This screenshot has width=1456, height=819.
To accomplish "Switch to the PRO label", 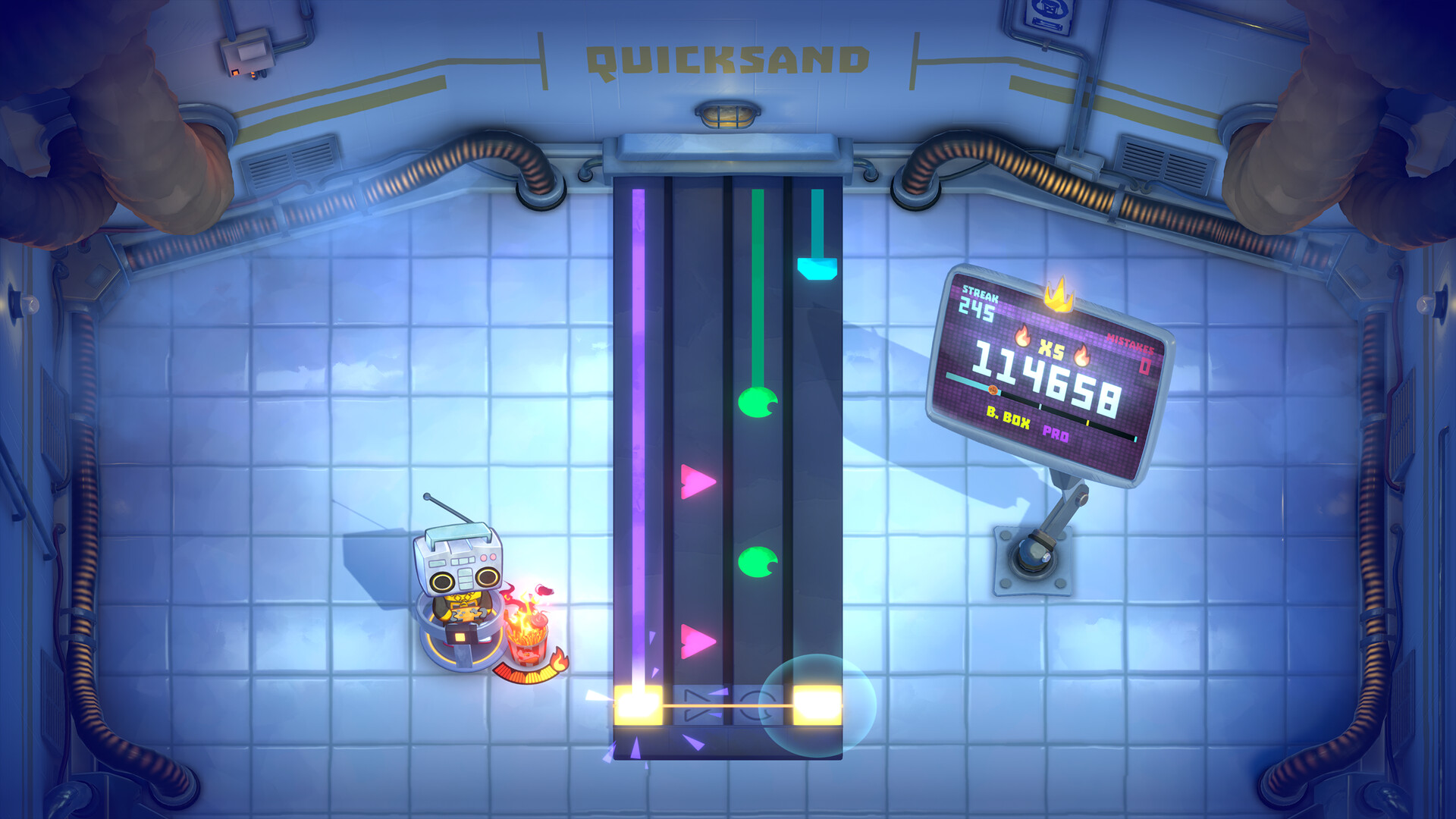I will pos(1056,434).
